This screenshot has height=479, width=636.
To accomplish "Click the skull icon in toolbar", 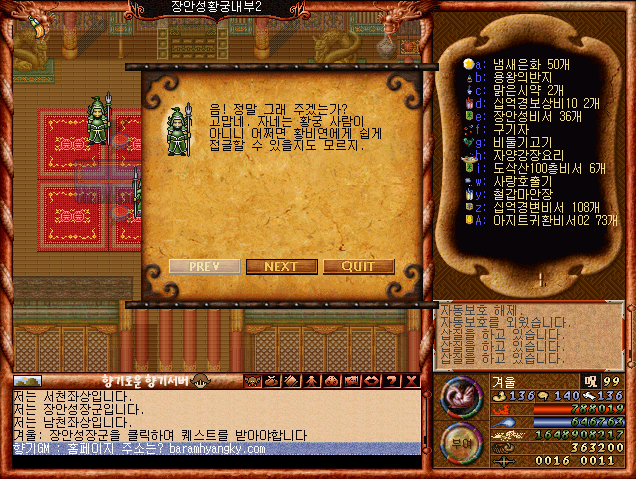I will point(252,380).
